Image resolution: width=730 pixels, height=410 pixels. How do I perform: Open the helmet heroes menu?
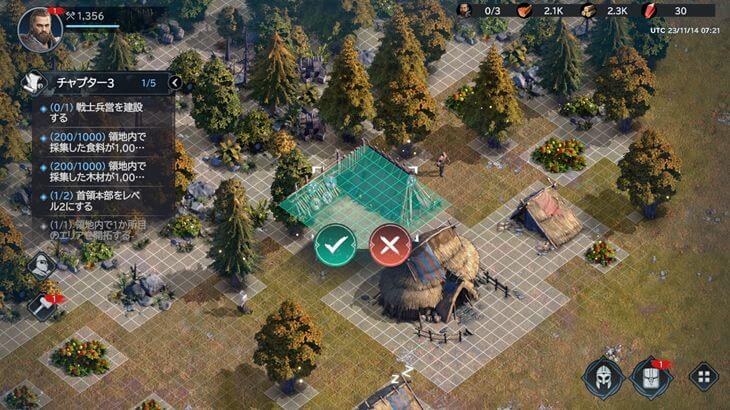603,378
